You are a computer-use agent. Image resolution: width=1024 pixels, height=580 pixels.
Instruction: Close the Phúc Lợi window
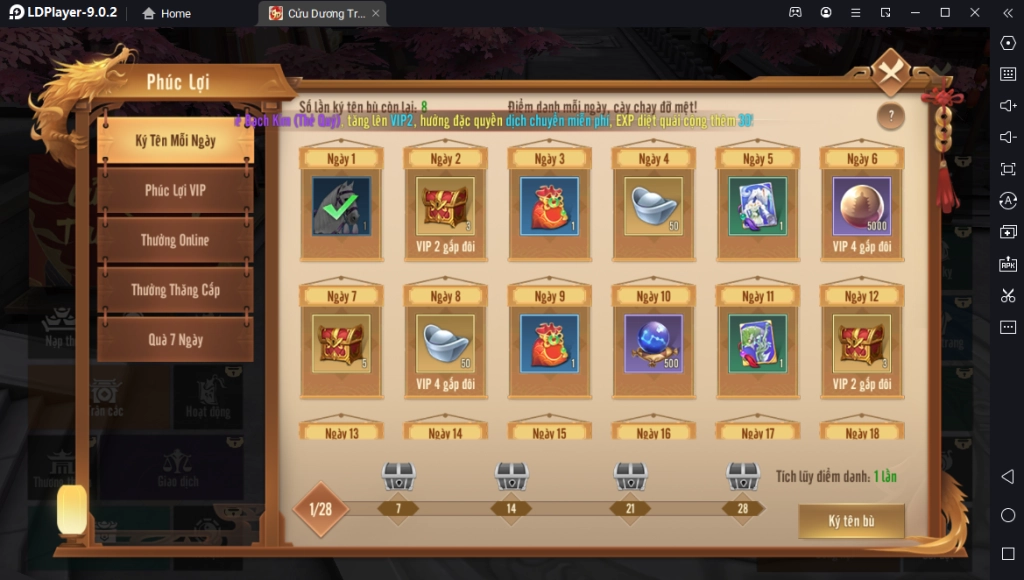tap(889, 72)
